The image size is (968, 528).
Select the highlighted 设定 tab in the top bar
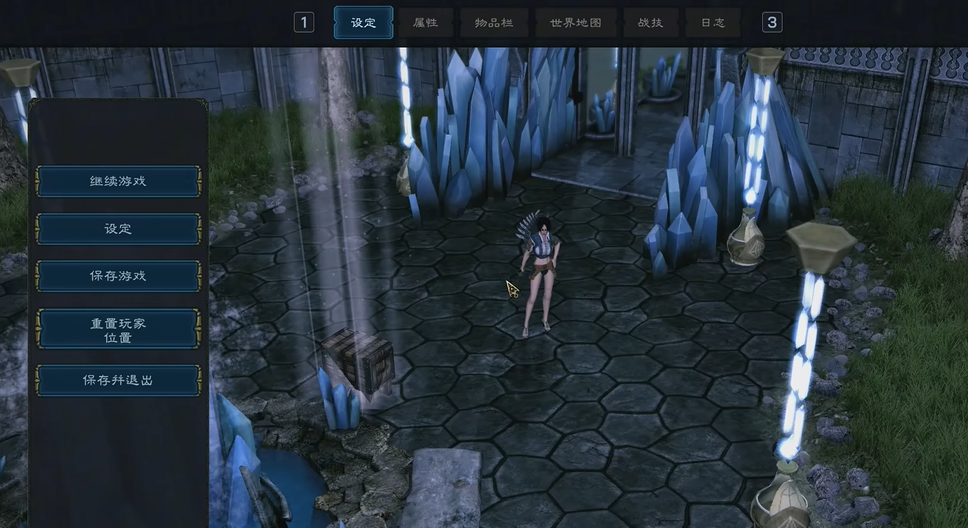(363, 22)
